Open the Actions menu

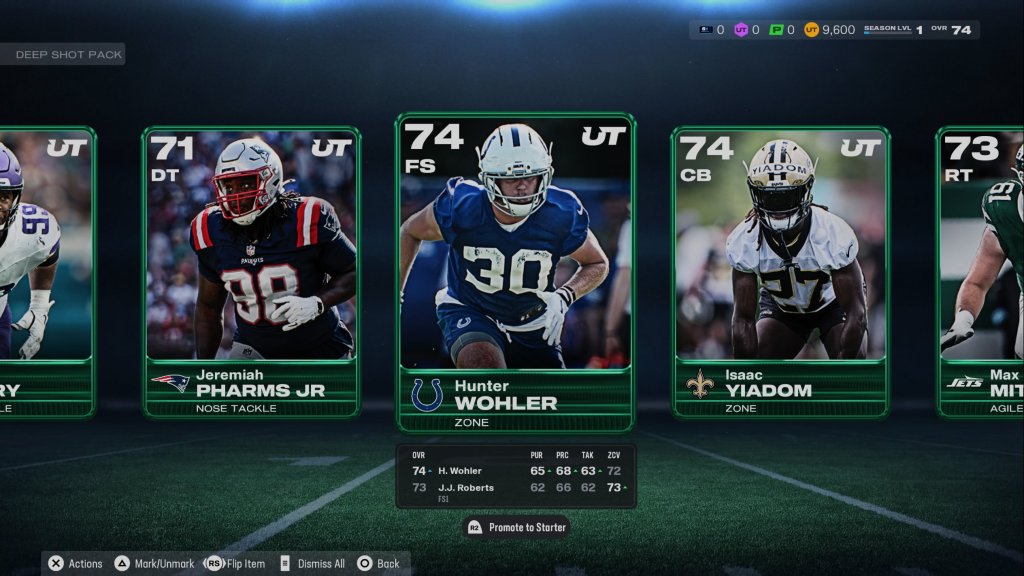pyautogui.click(x=76, y=563)
